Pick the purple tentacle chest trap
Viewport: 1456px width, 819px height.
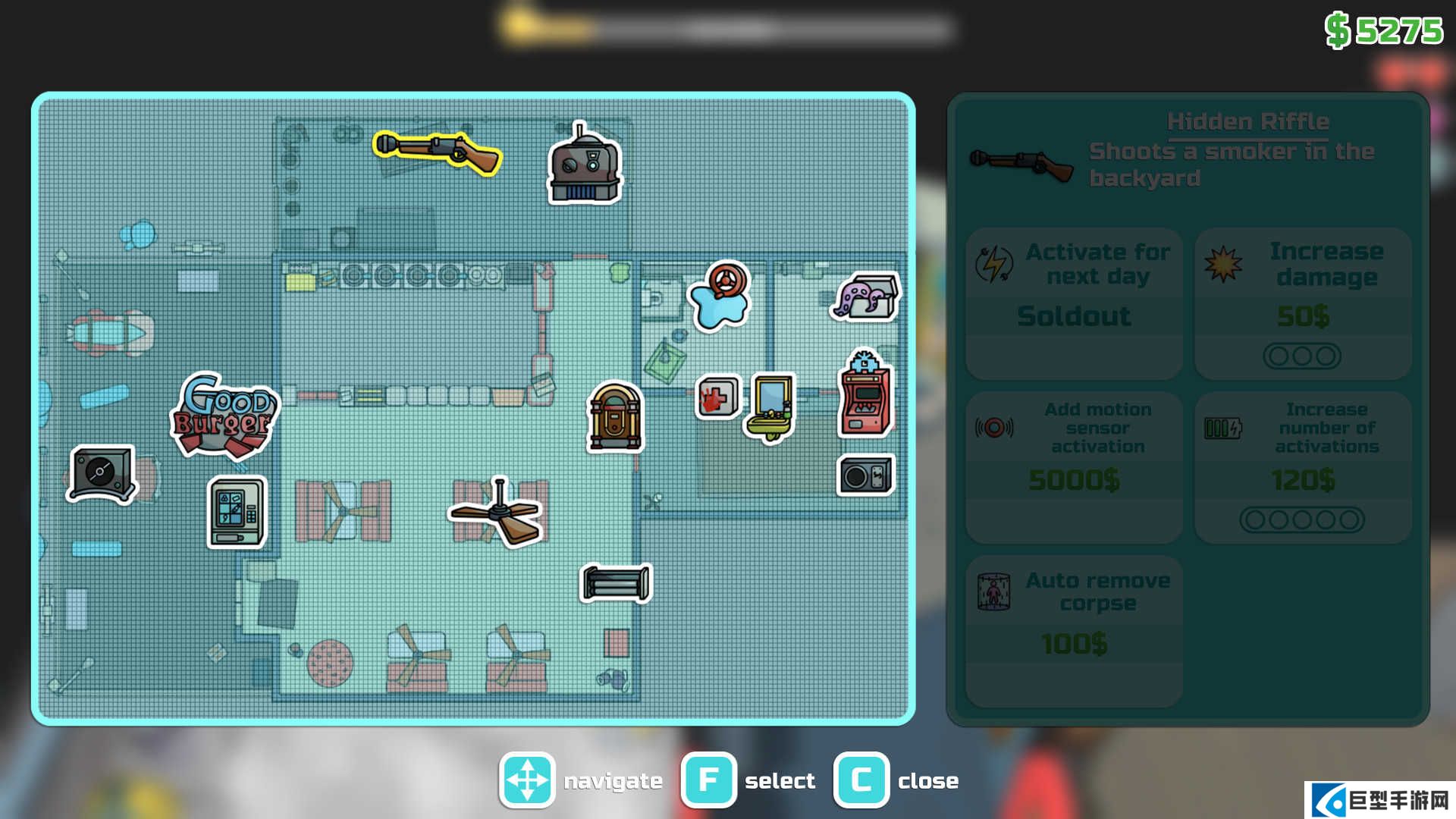(x=867, y=297)
